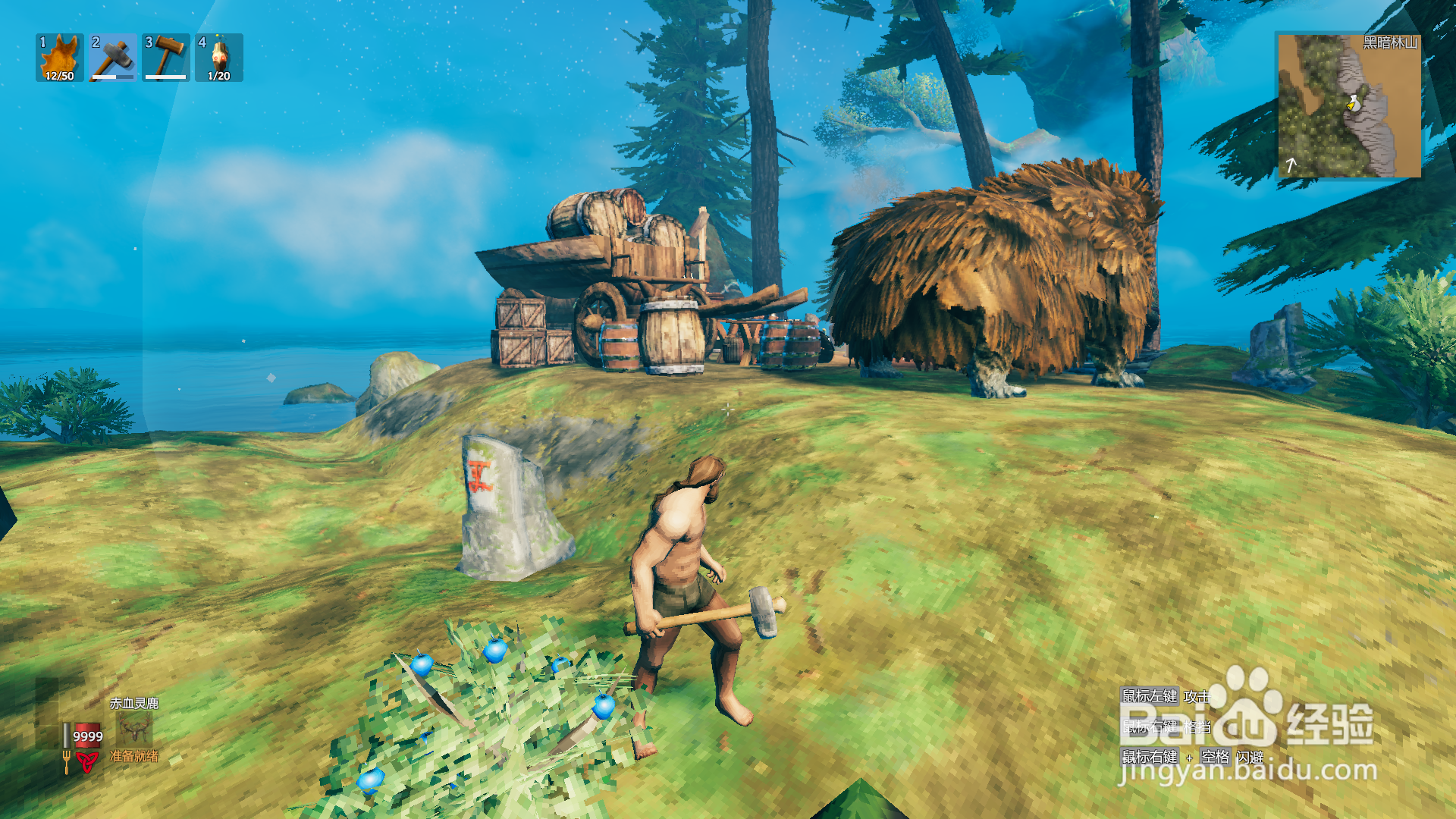The image size is (1456, 819).
Task: Select the orange pelt stack in hotbar slot 1
Action: point(60,58)
